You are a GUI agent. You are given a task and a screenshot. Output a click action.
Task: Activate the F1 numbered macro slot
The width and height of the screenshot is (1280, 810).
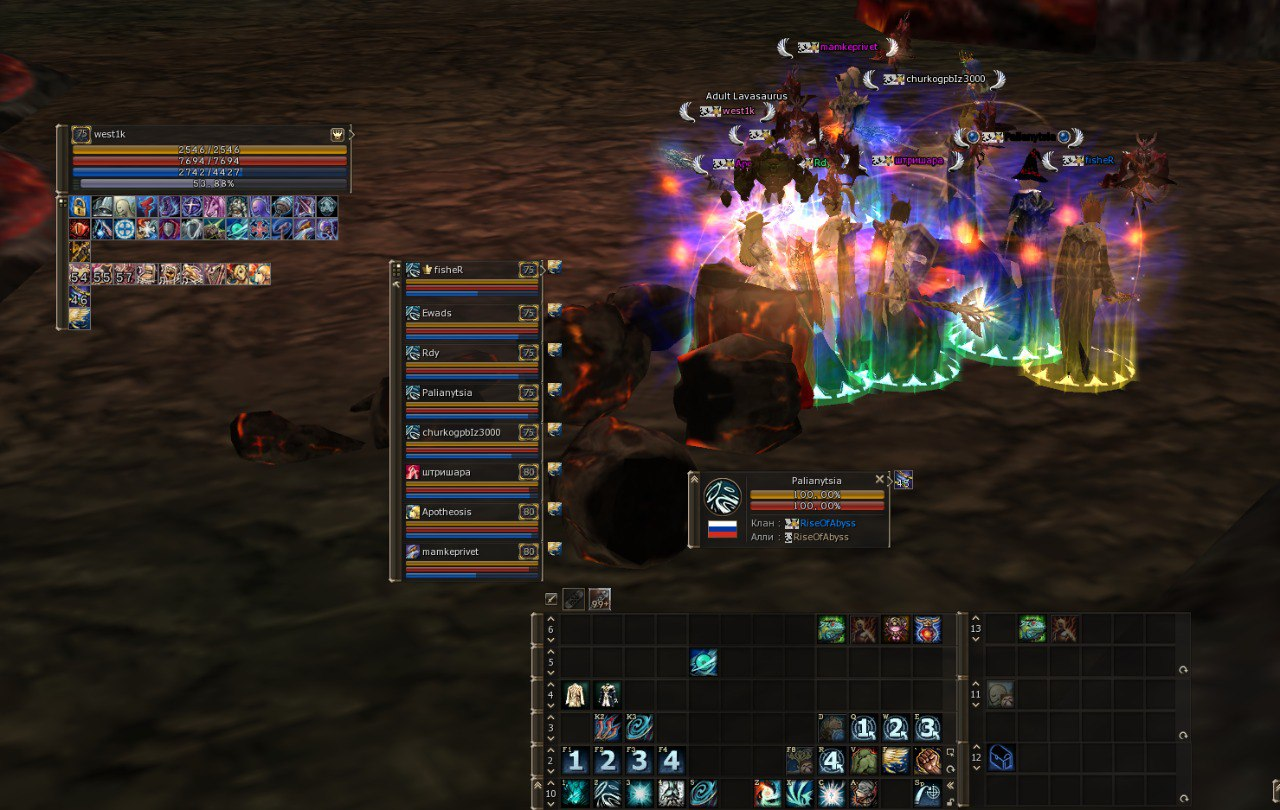(575, 761)
